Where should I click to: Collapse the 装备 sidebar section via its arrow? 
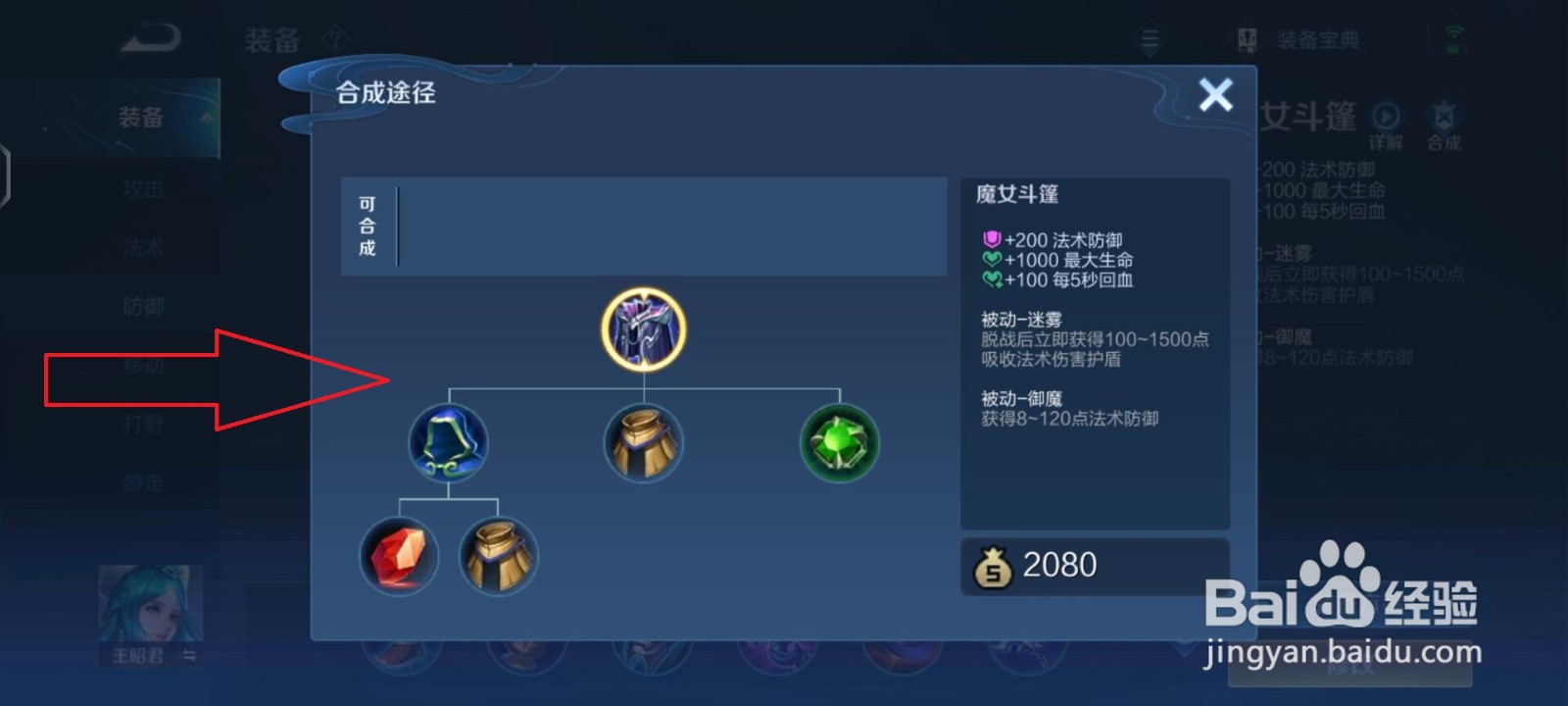tap(204, 116)
